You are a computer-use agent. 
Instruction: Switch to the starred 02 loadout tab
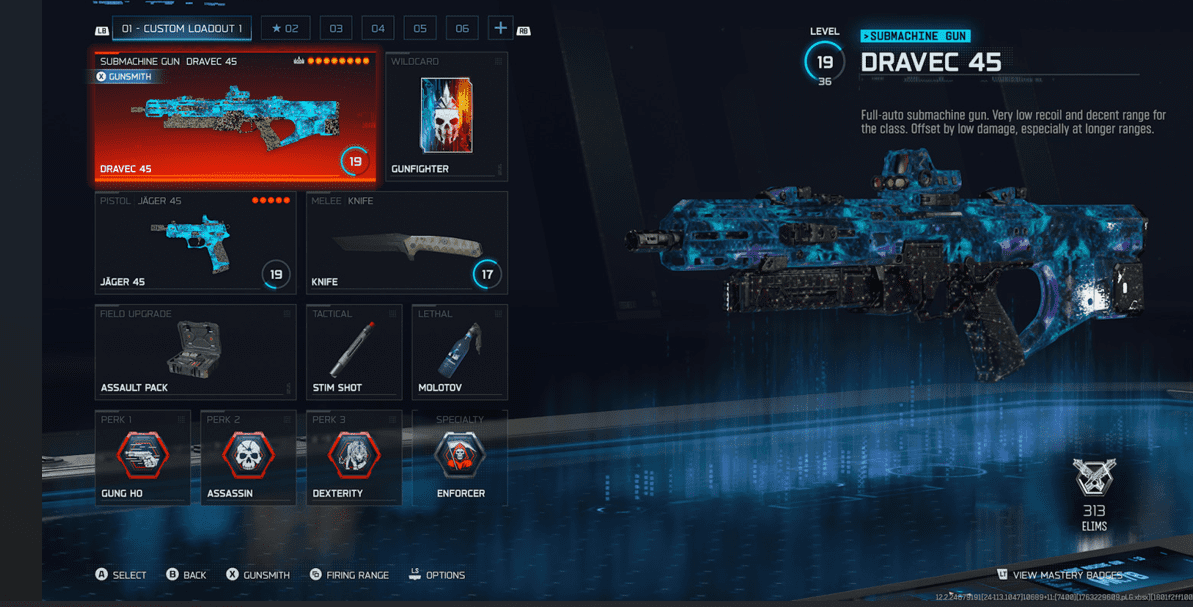(x=285, y=29)
